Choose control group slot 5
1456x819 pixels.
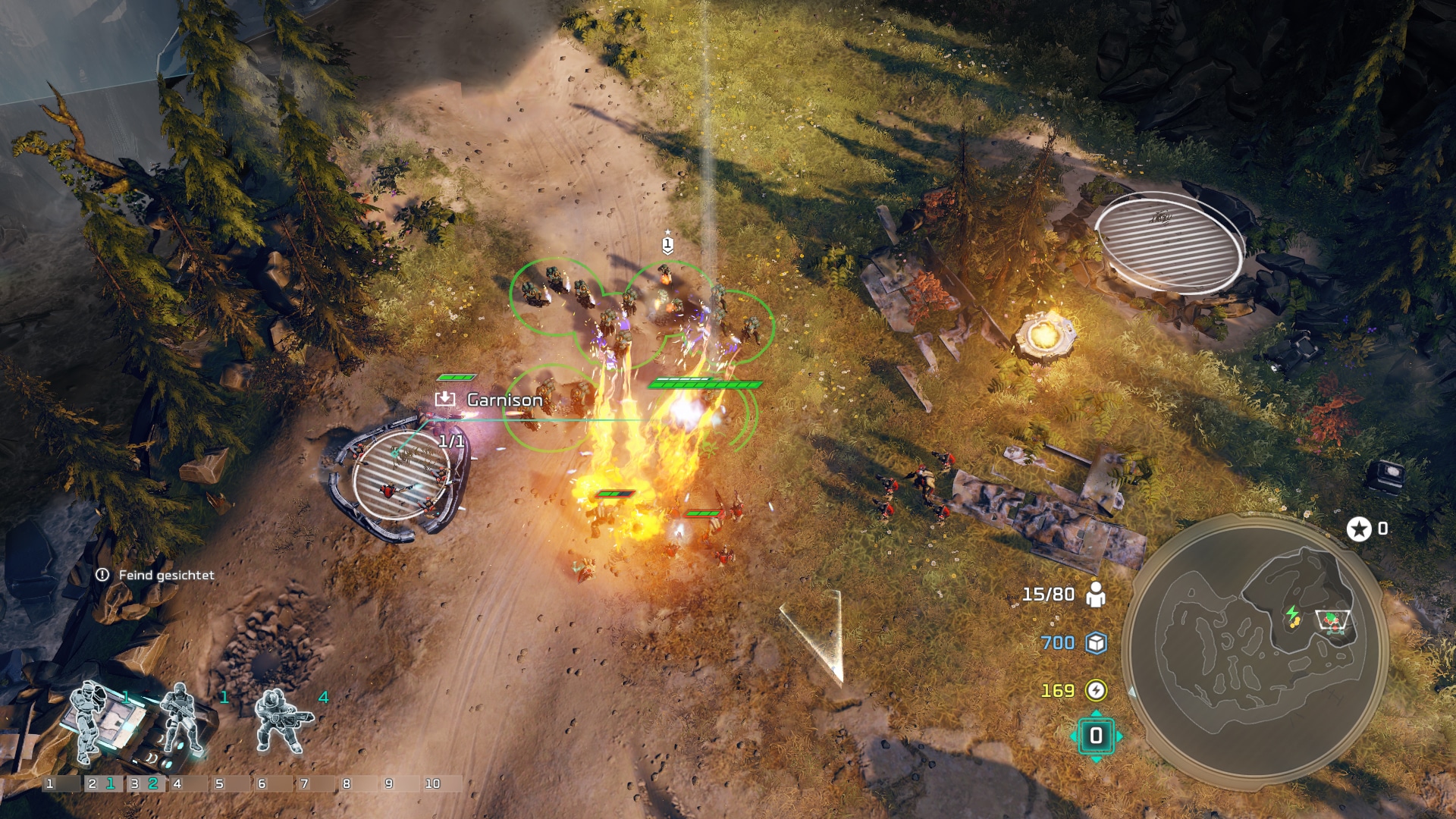(230, 783)
